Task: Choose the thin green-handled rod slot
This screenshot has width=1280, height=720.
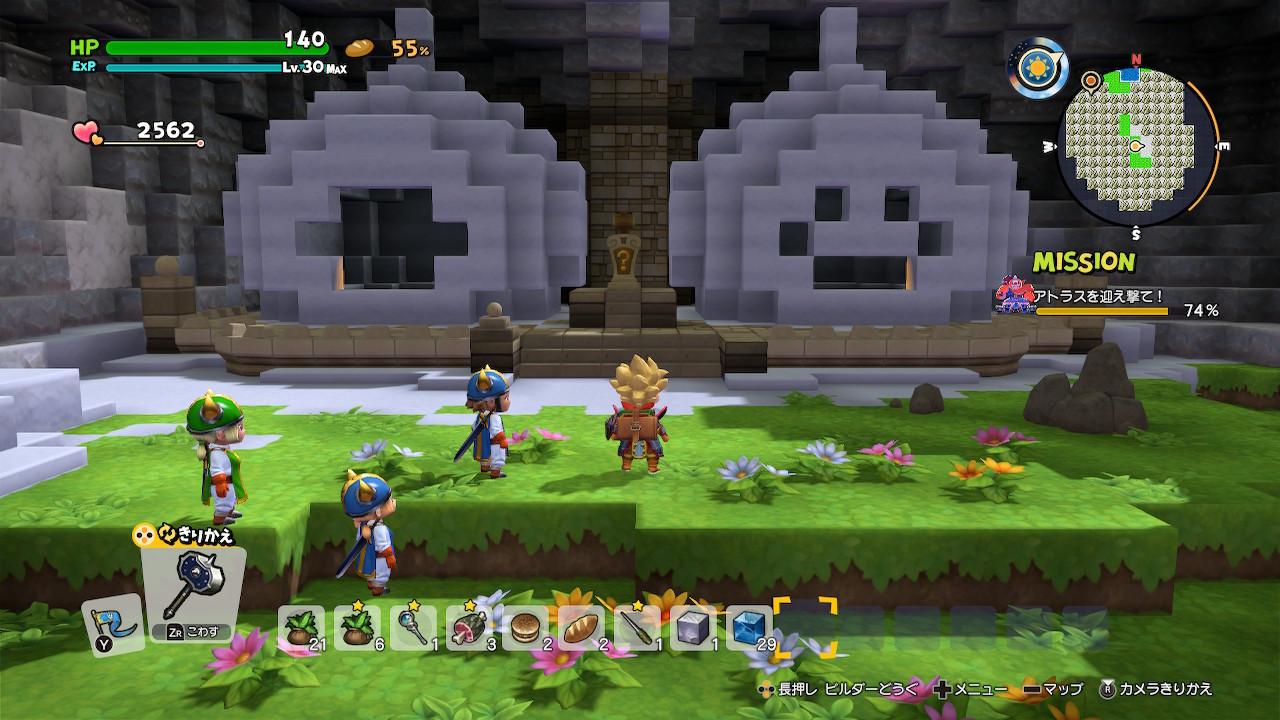Action: click(x=638, y=628)
